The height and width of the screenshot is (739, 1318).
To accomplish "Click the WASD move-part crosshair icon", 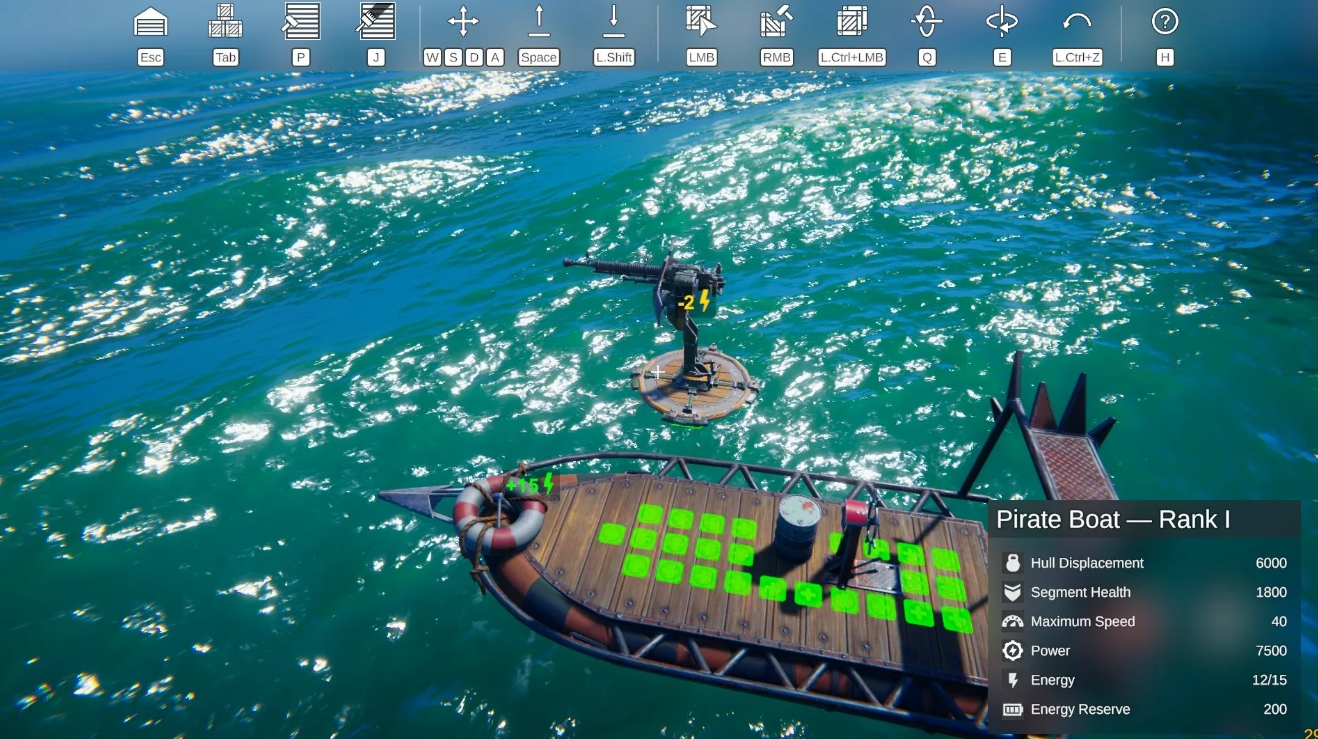I will [x=463, y=22].
